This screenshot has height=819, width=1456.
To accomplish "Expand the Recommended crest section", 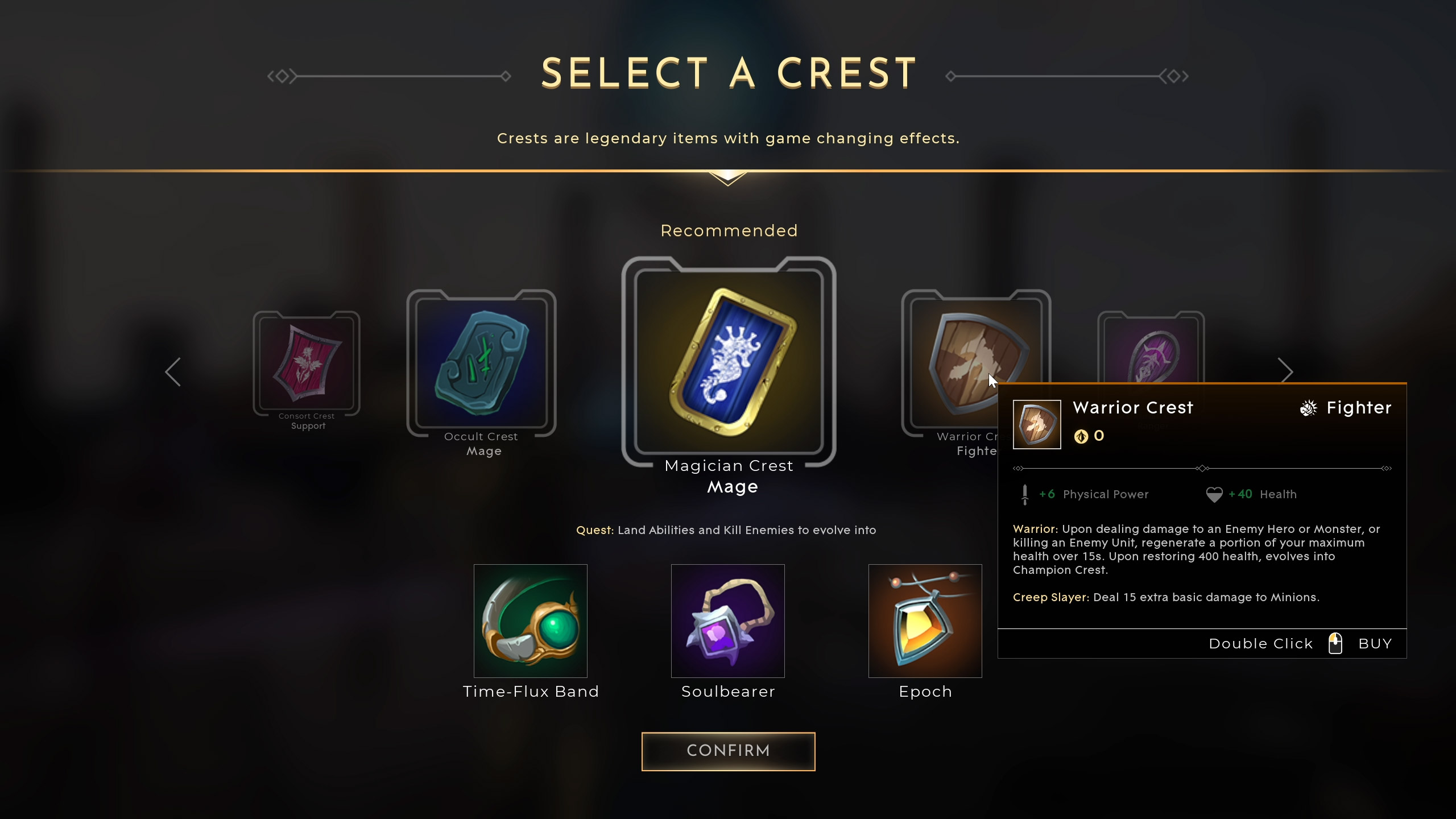I will point(729,230).
